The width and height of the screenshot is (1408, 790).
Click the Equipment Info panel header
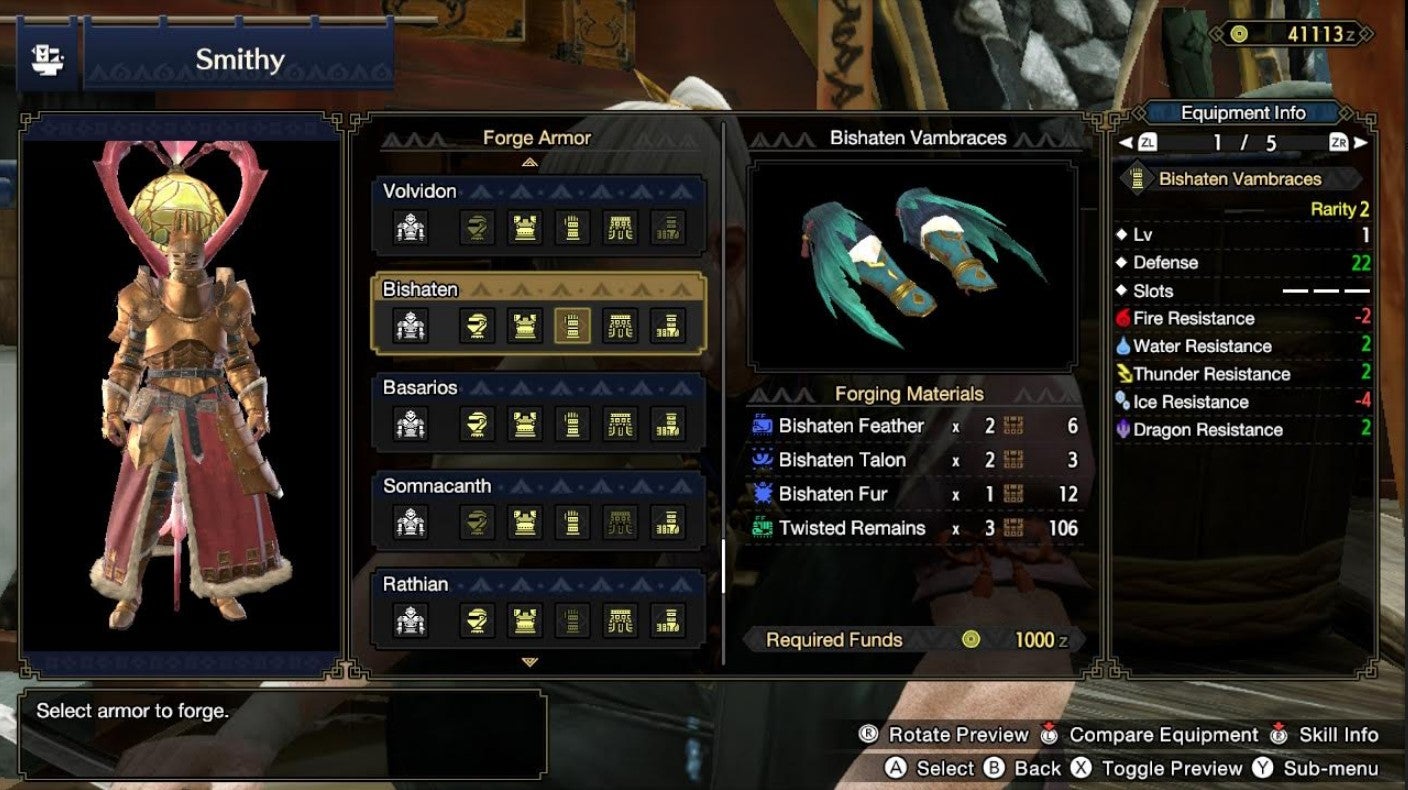coord(1245,112)
